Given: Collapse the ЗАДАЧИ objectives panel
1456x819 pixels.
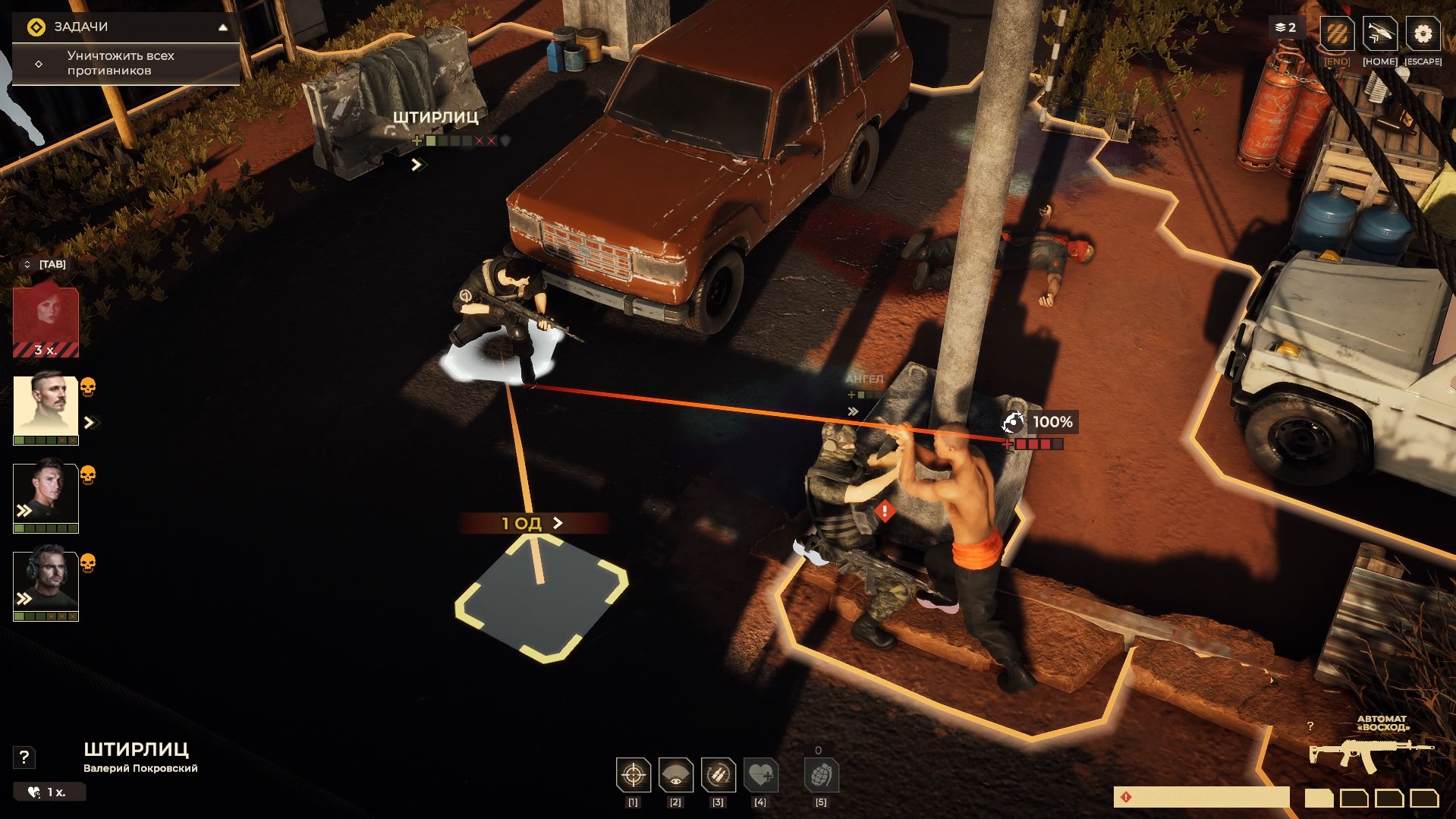Looking at the screenshot, I should point(223,27).
